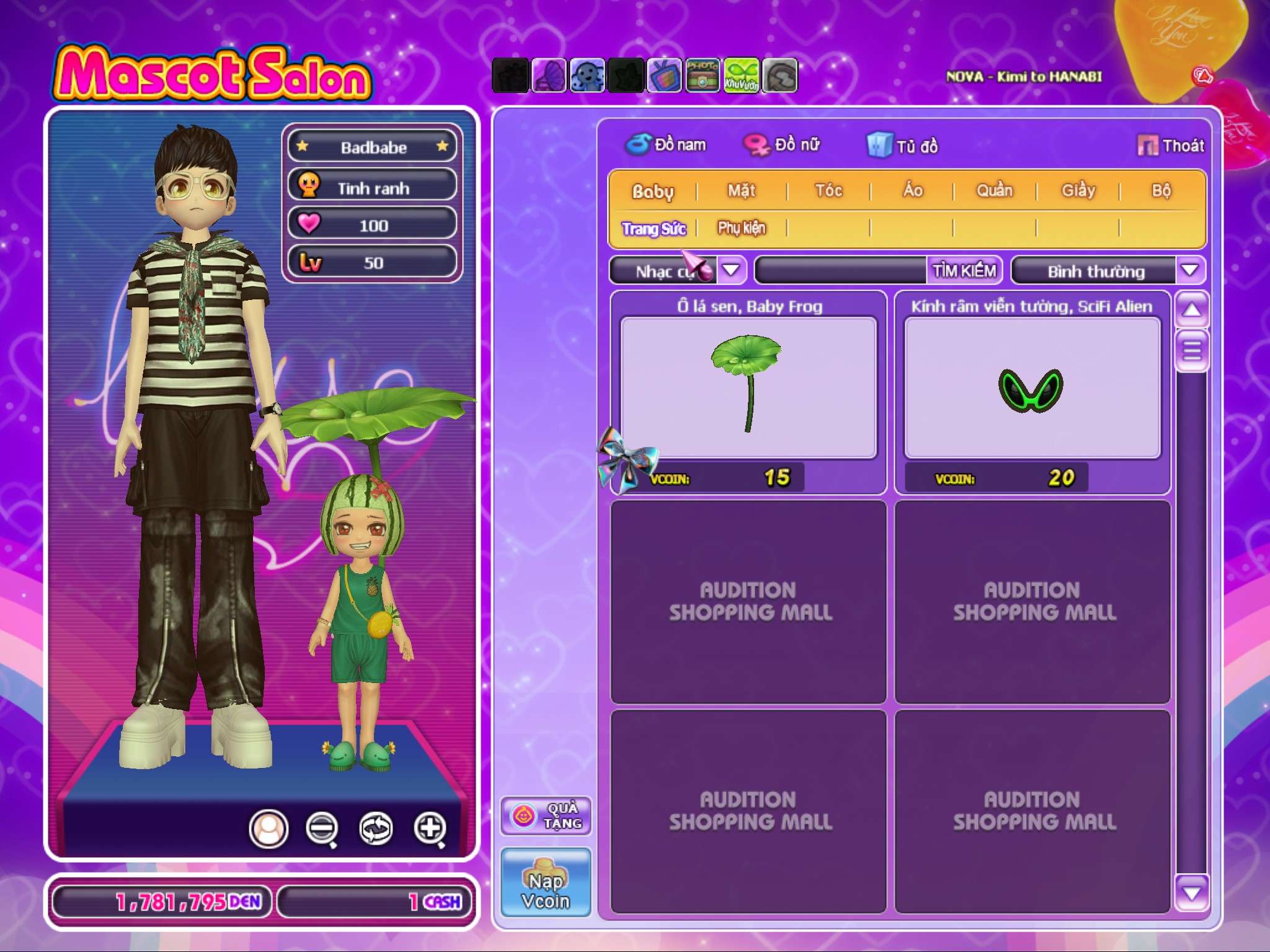Select the Ô lá sen Baby Frog item
The image size is (1270, 952).
click(748, 387)
